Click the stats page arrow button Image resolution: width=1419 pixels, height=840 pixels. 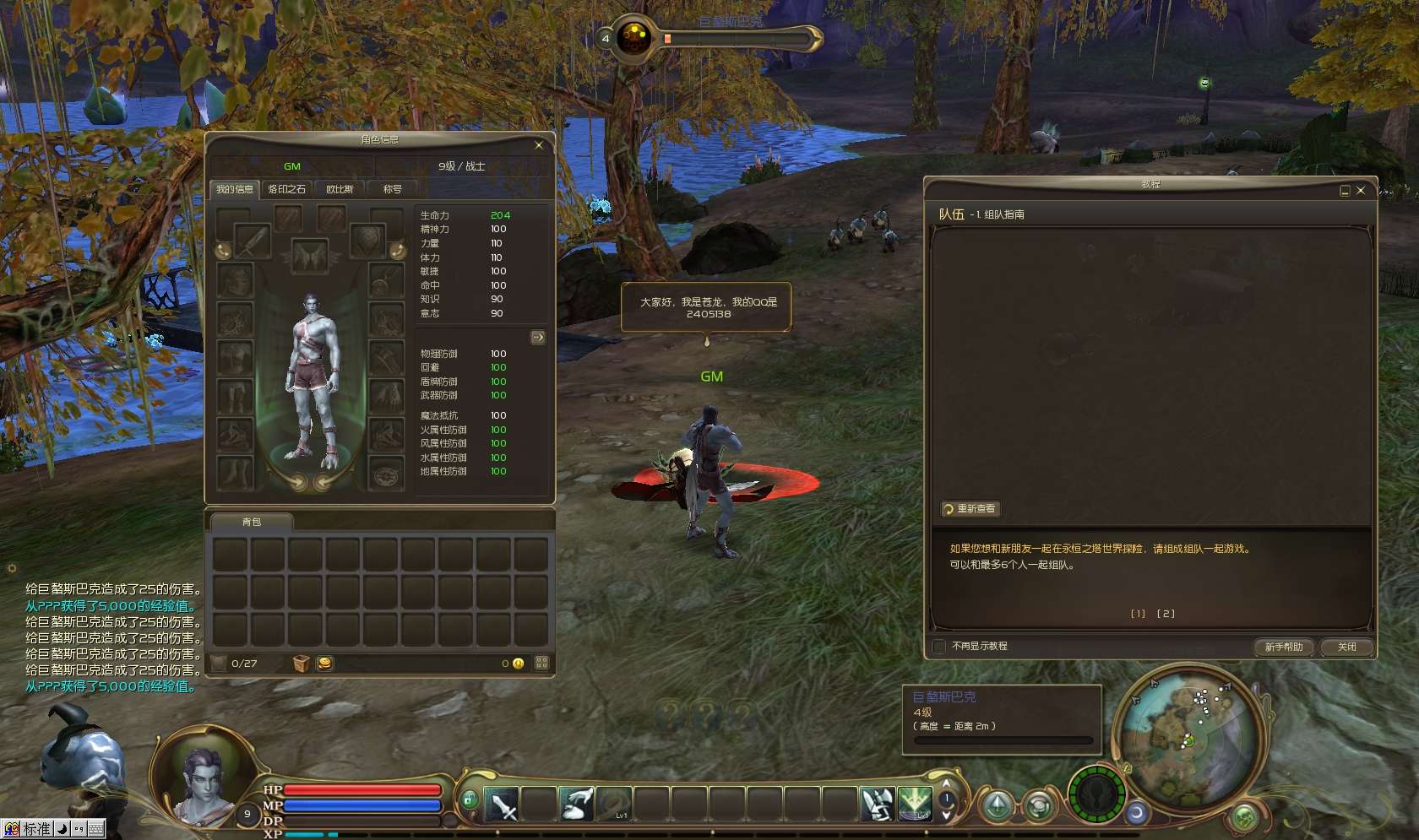tap(538, 338)
